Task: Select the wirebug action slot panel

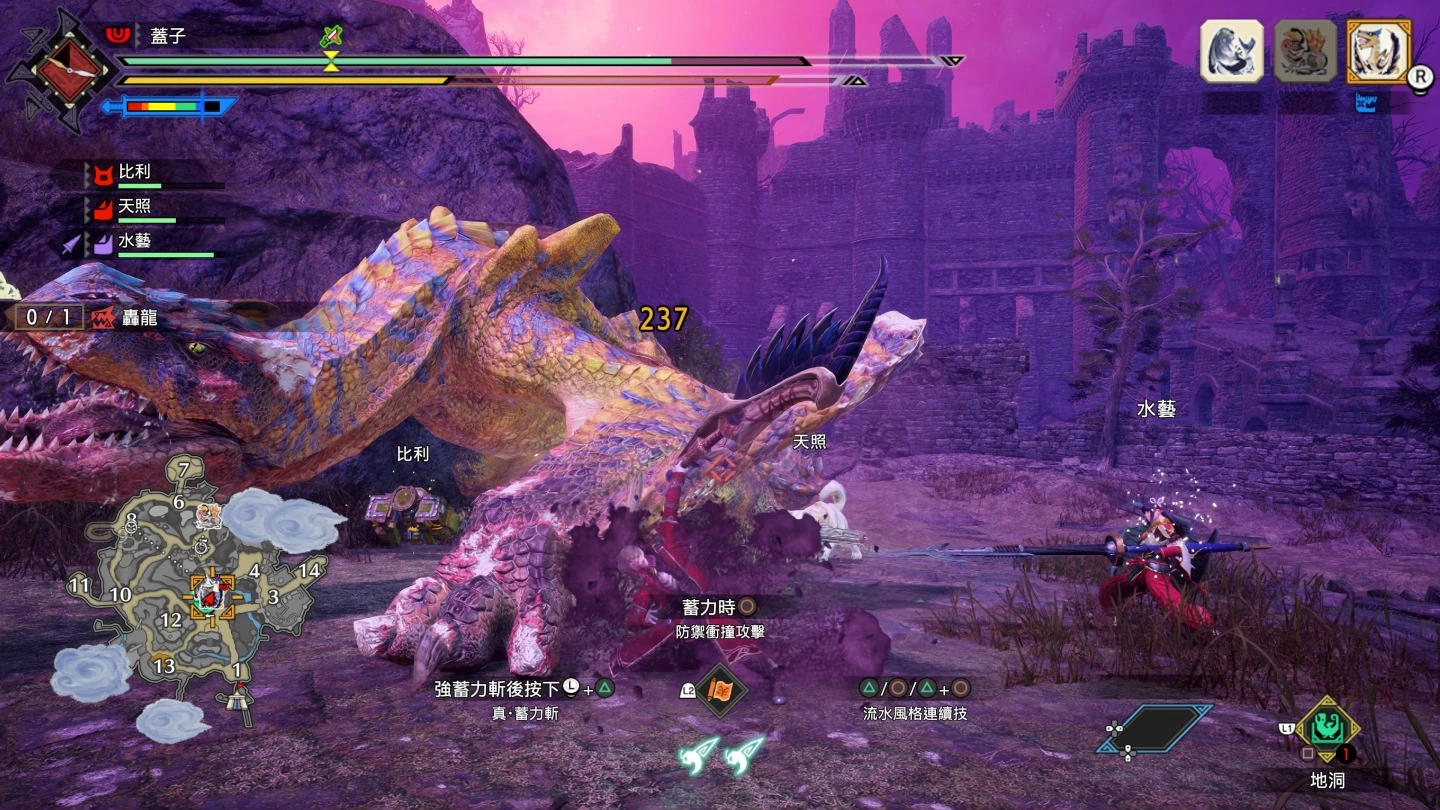Action: click(x=1154, y=728)
